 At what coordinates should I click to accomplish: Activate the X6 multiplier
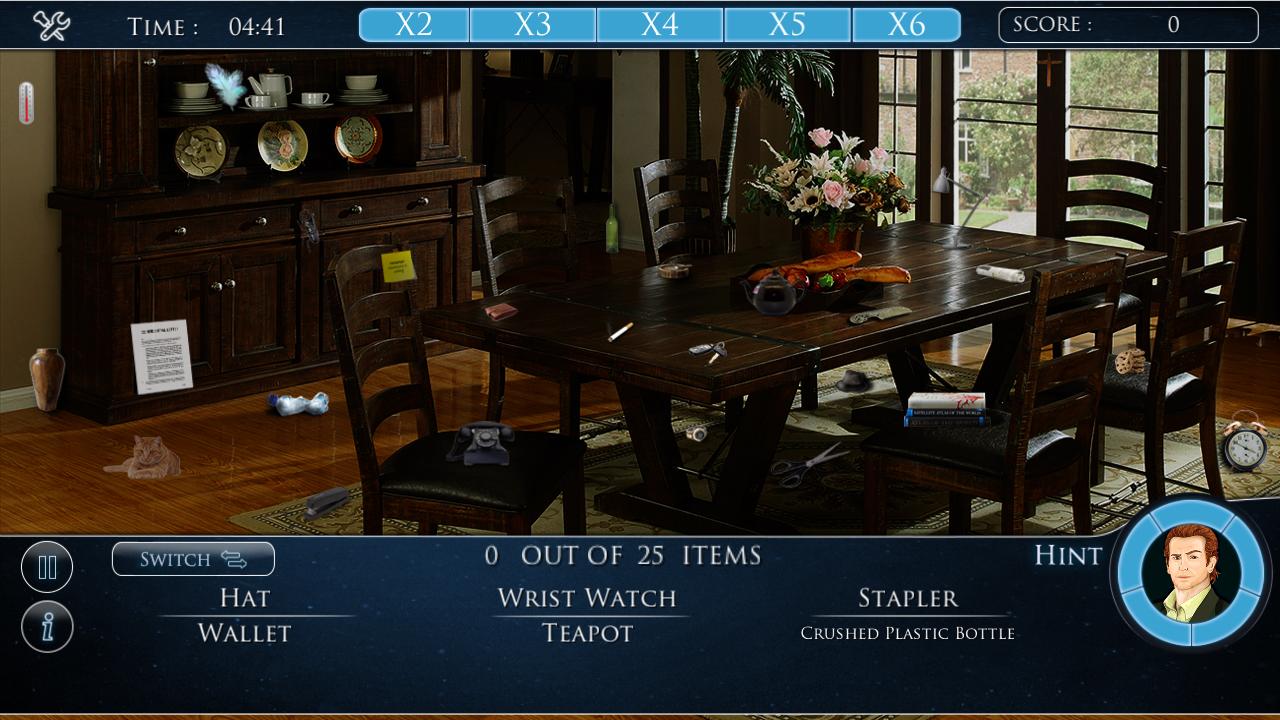915,23
